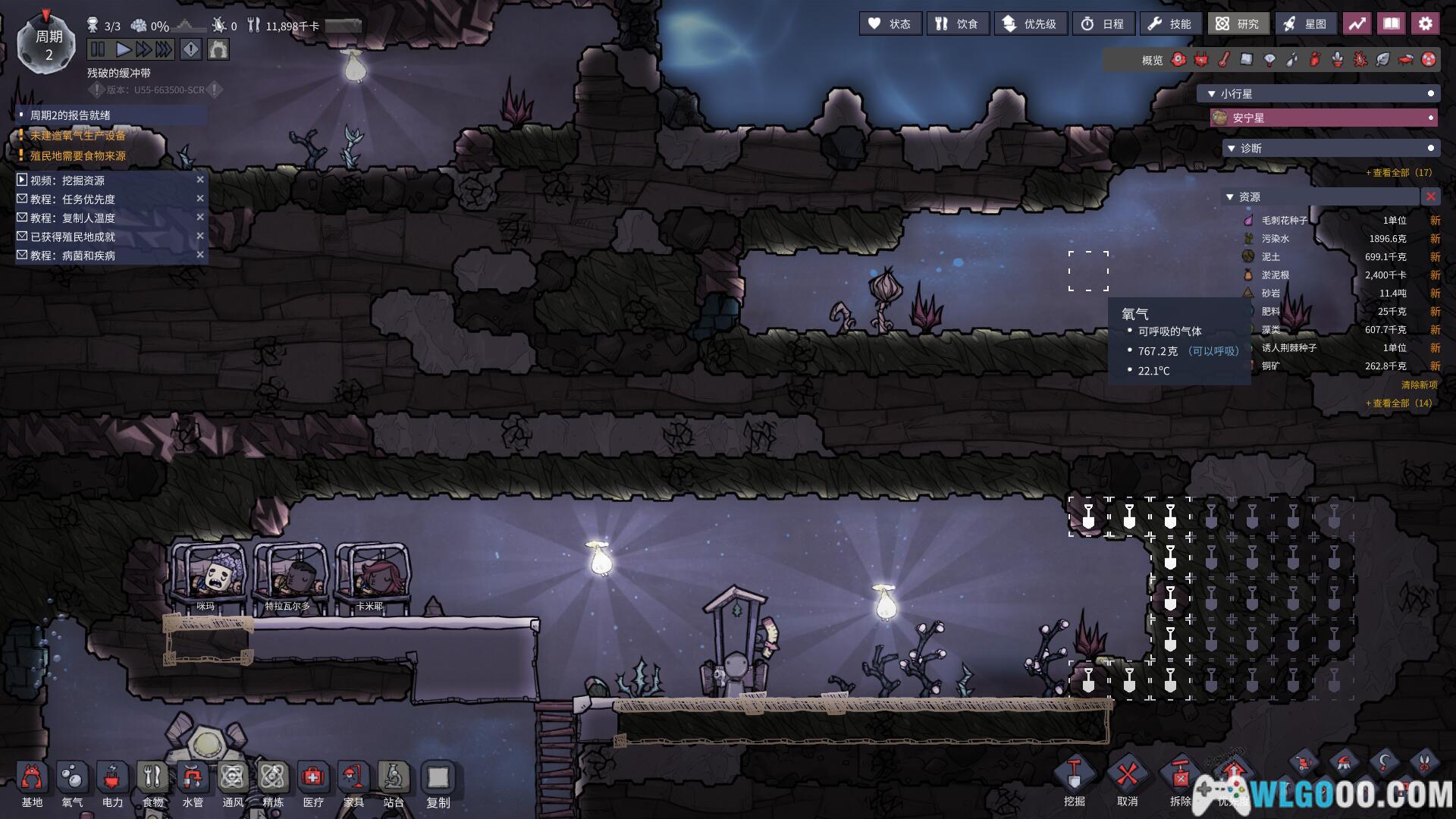Open the 研究 research screen
This screenshot has width=1456, height=819.
tap(1238, 24)
